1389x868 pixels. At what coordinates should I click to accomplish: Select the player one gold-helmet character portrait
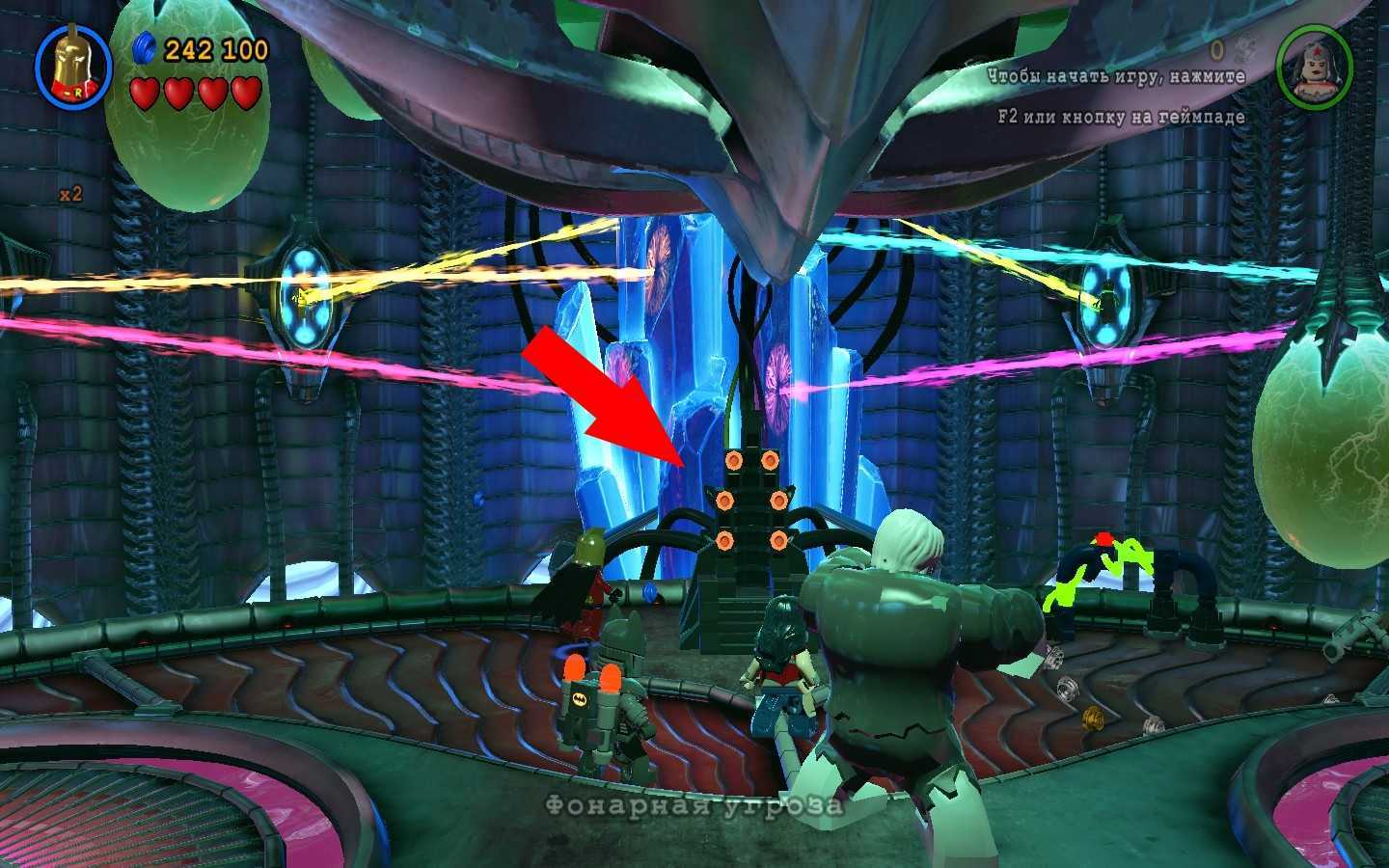point(73,66)
